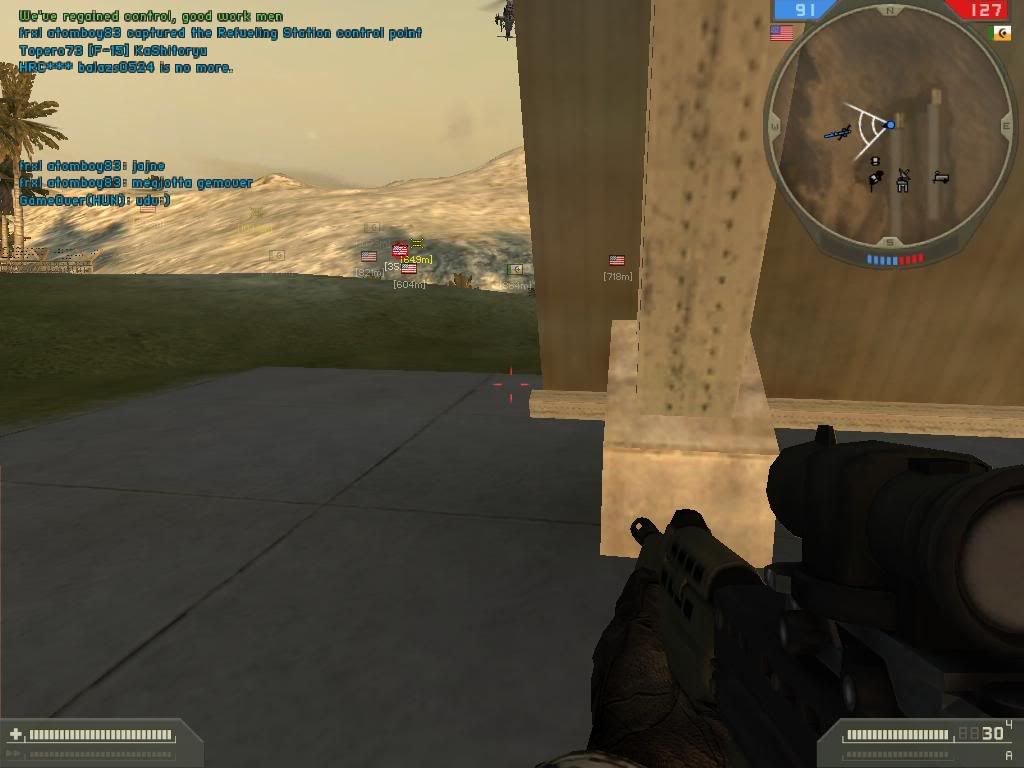The image size is (1024, 768).
Task: Click the MEC flag beside the minimap
Action: click(x=1000, y=33)
